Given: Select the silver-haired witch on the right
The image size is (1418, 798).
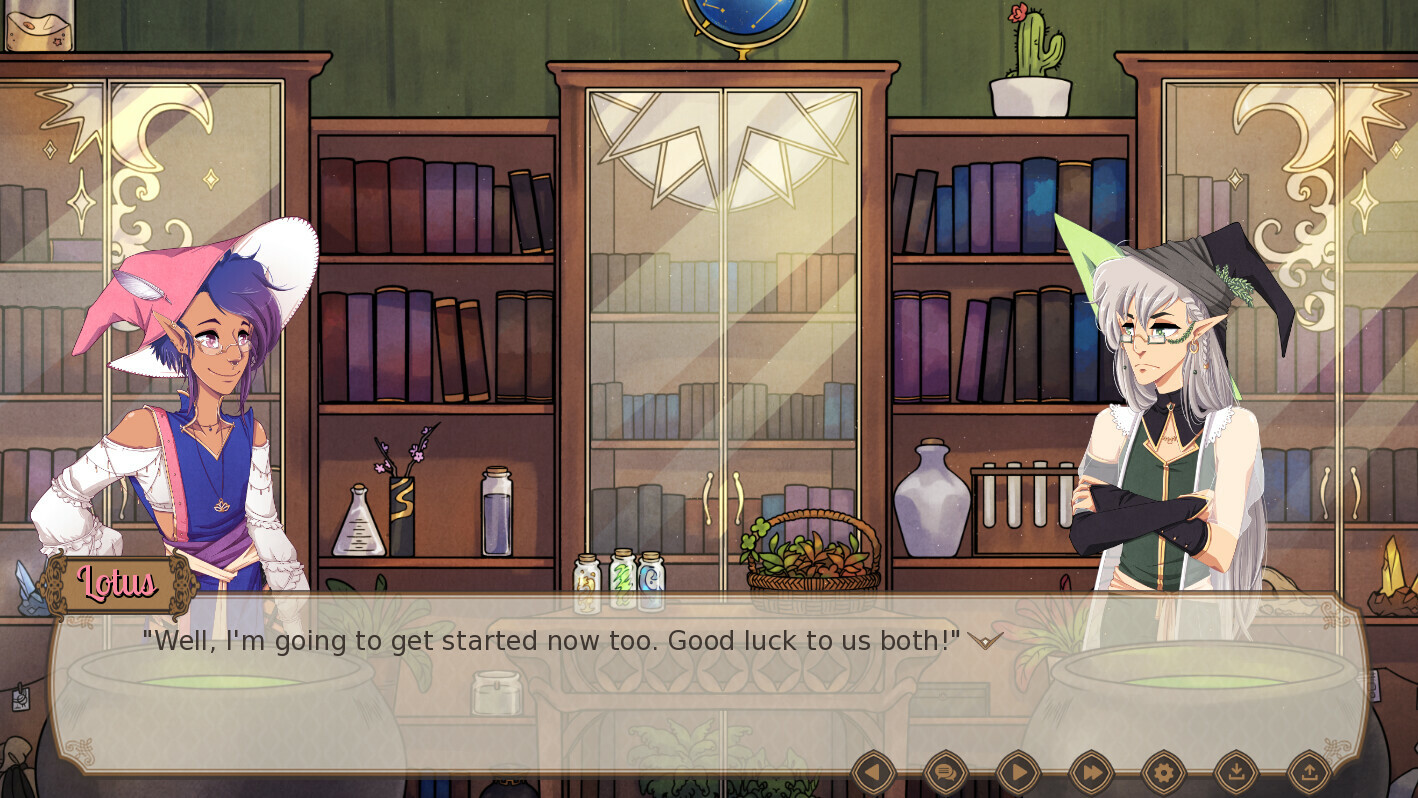Looking at the screenshot, I should (1165, 400).
